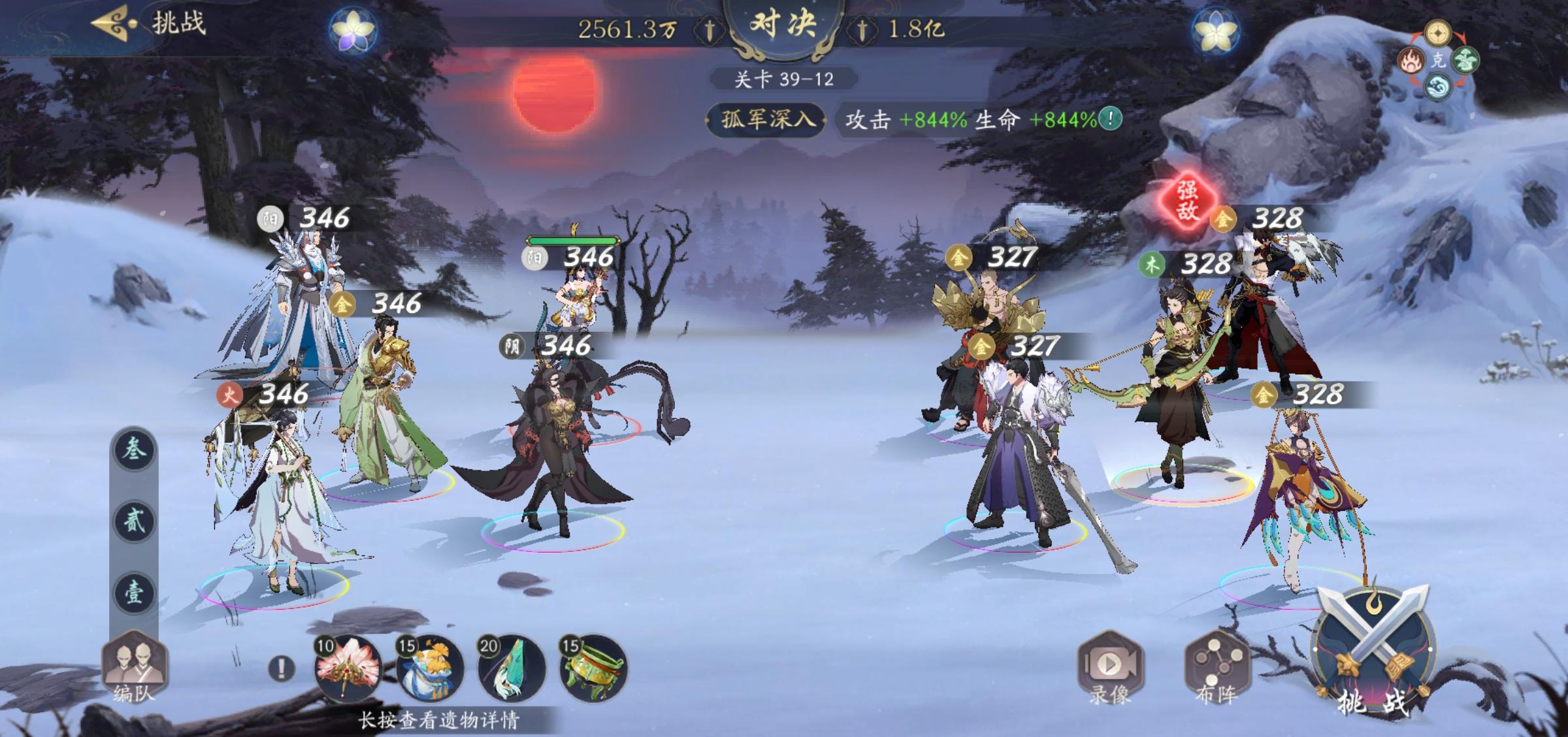Tap the gold metal element icon above 克
Screen dimensions: 1568x737
click(1438, 33)
